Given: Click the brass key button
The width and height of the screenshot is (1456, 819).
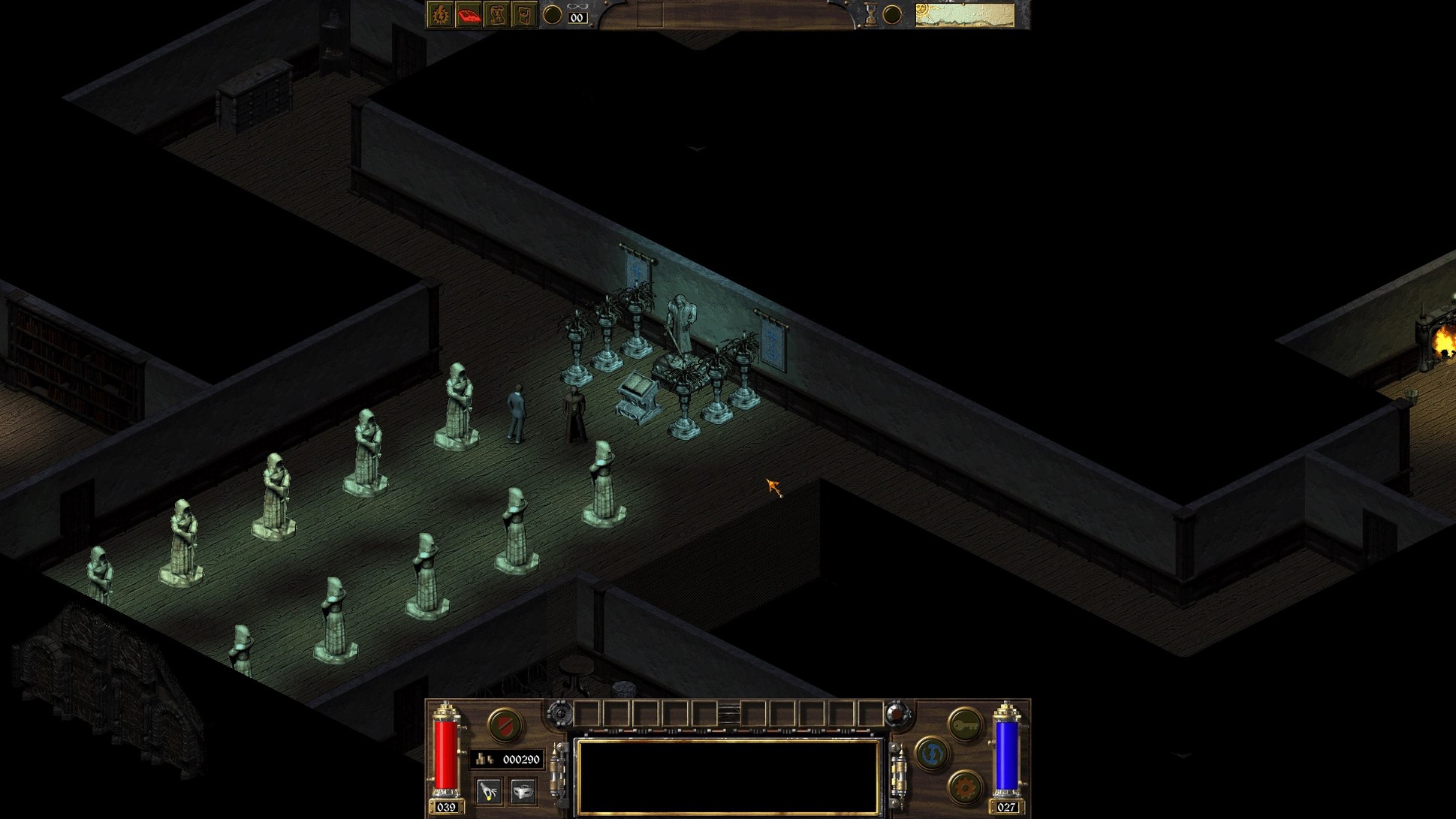Looking at the screenshot, I should 965,724.
